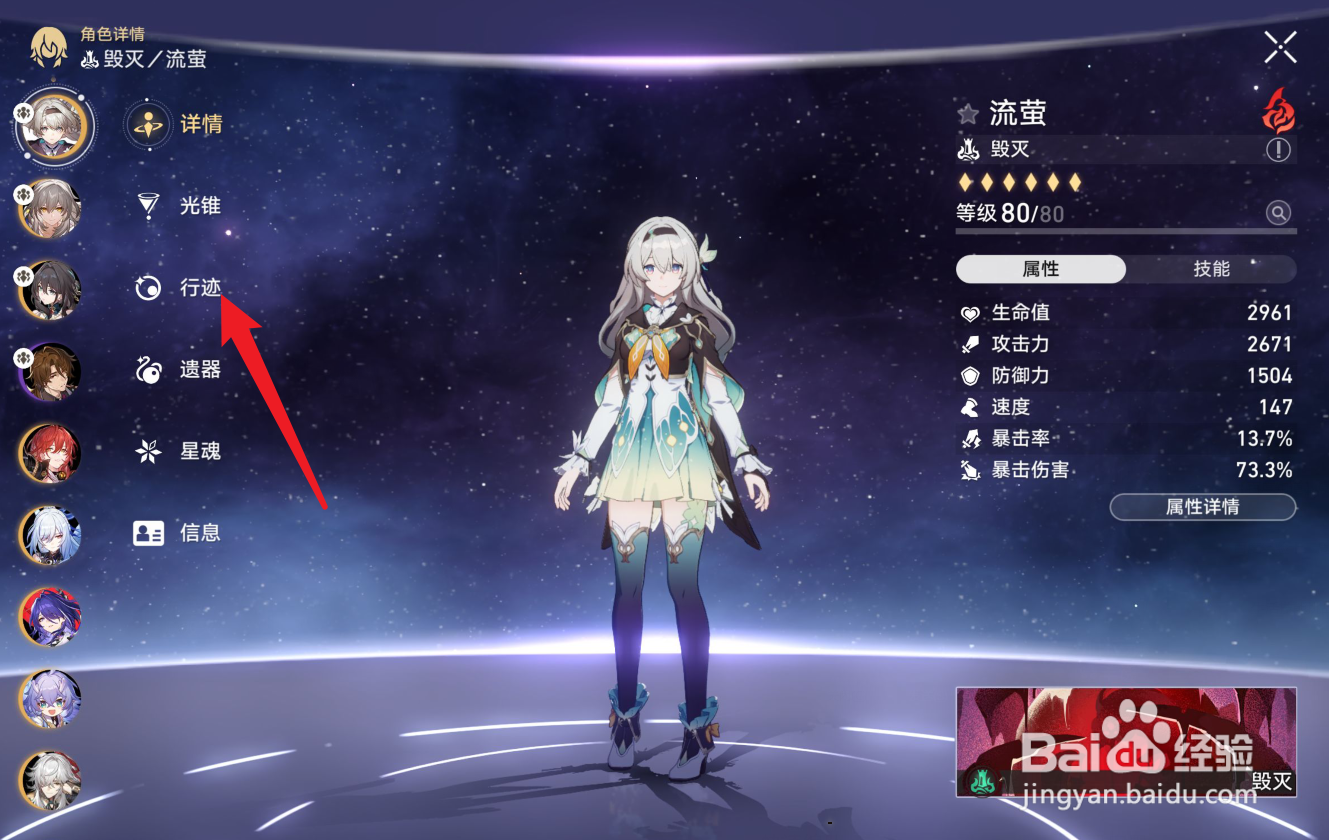Click the 详情 (Details) icon
Viewport: 1329px width, 840px height.
(x=147, y=124)
